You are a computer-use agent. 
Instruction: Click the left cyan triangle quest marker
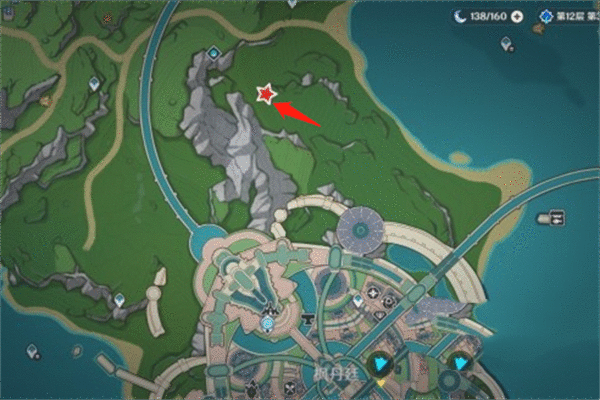tap(382, 363)
